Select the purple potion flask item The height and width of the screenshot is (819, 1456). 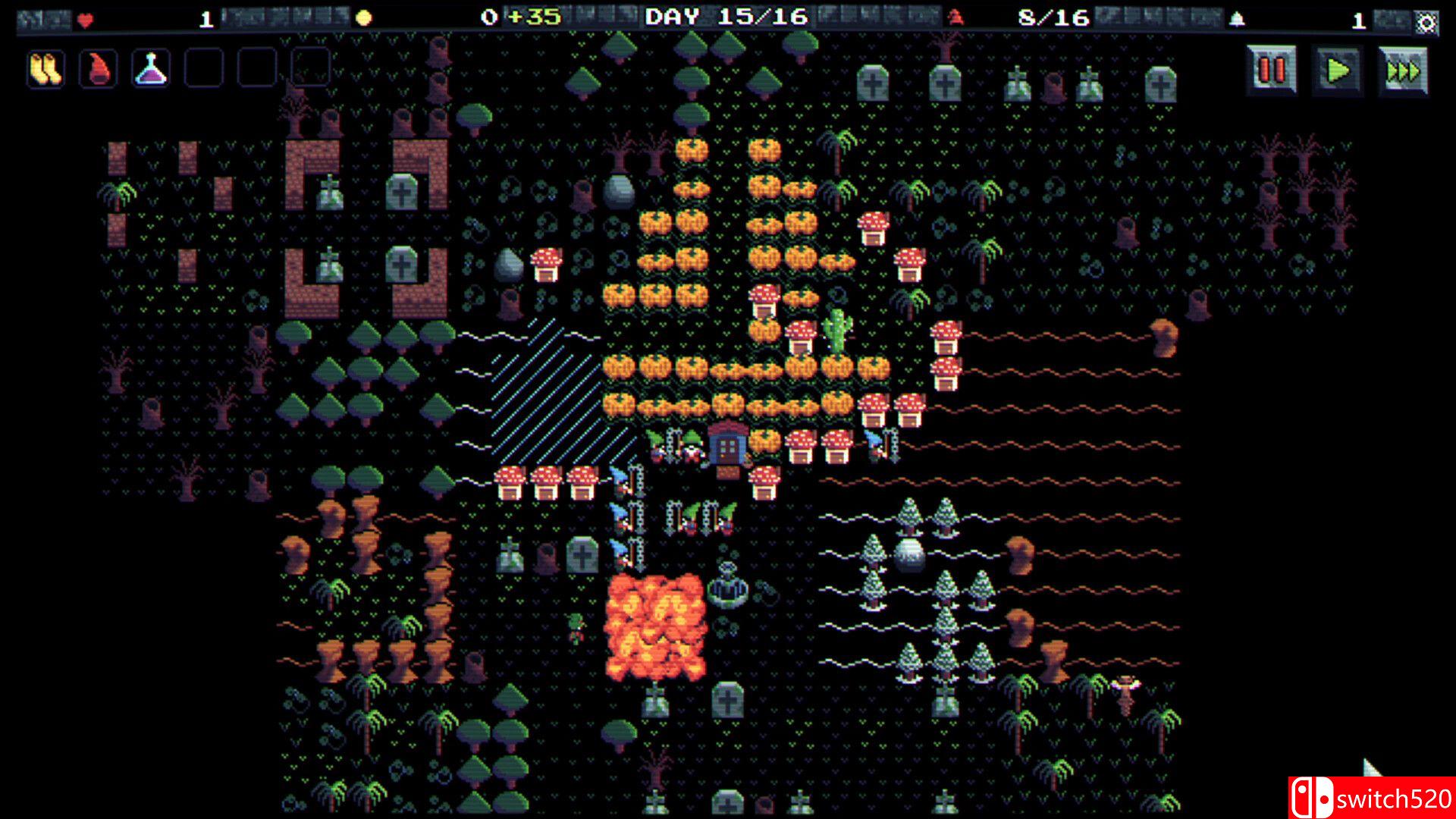(150, 68)
